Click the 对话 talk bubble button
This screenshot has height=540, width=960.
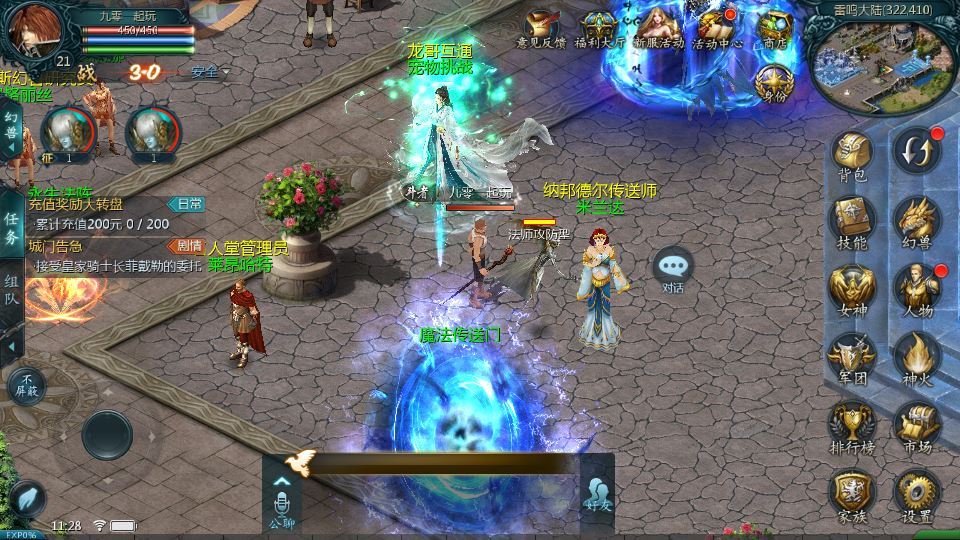pos(673,268)
